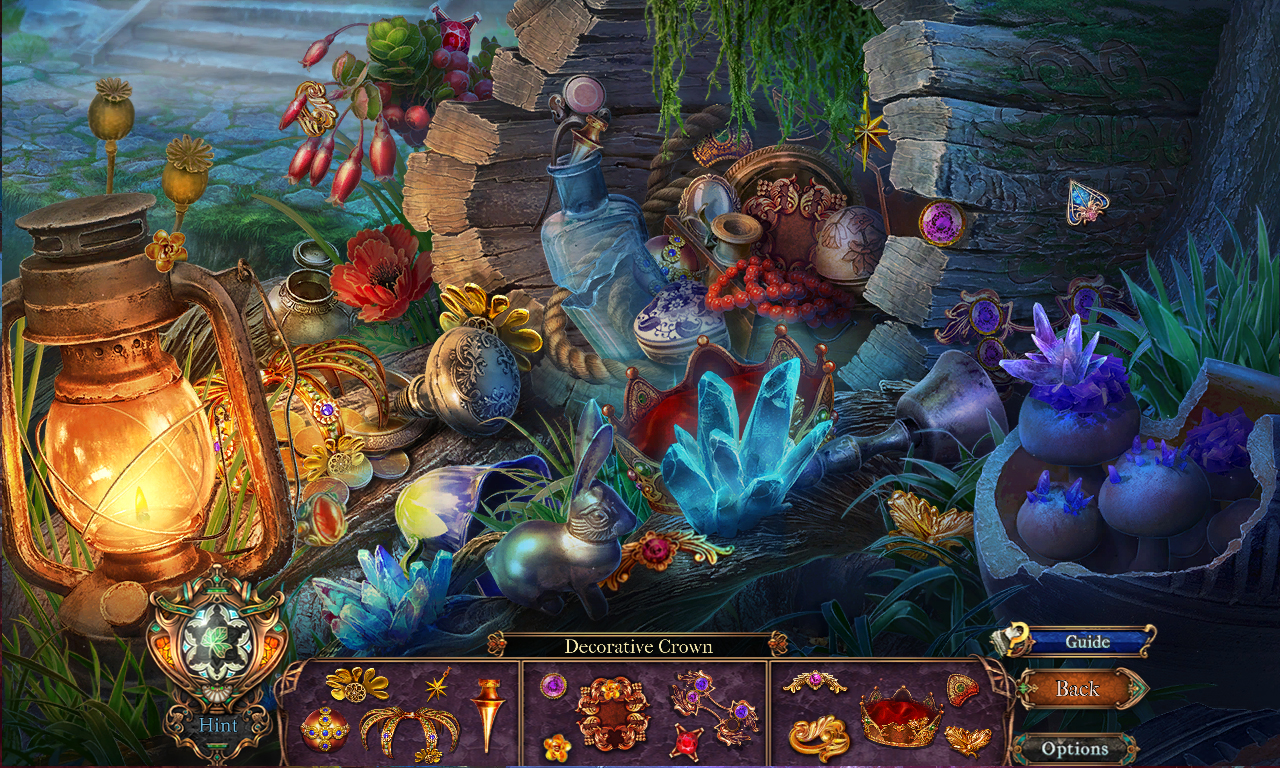
Task: Select the copper cone pendant fragment
Action: (x=487, y=710)
